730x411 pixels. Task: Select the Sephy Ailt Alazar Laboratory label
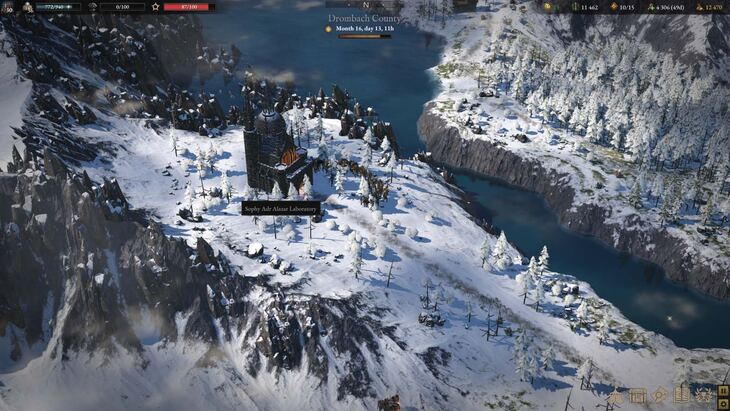[281, 208]
